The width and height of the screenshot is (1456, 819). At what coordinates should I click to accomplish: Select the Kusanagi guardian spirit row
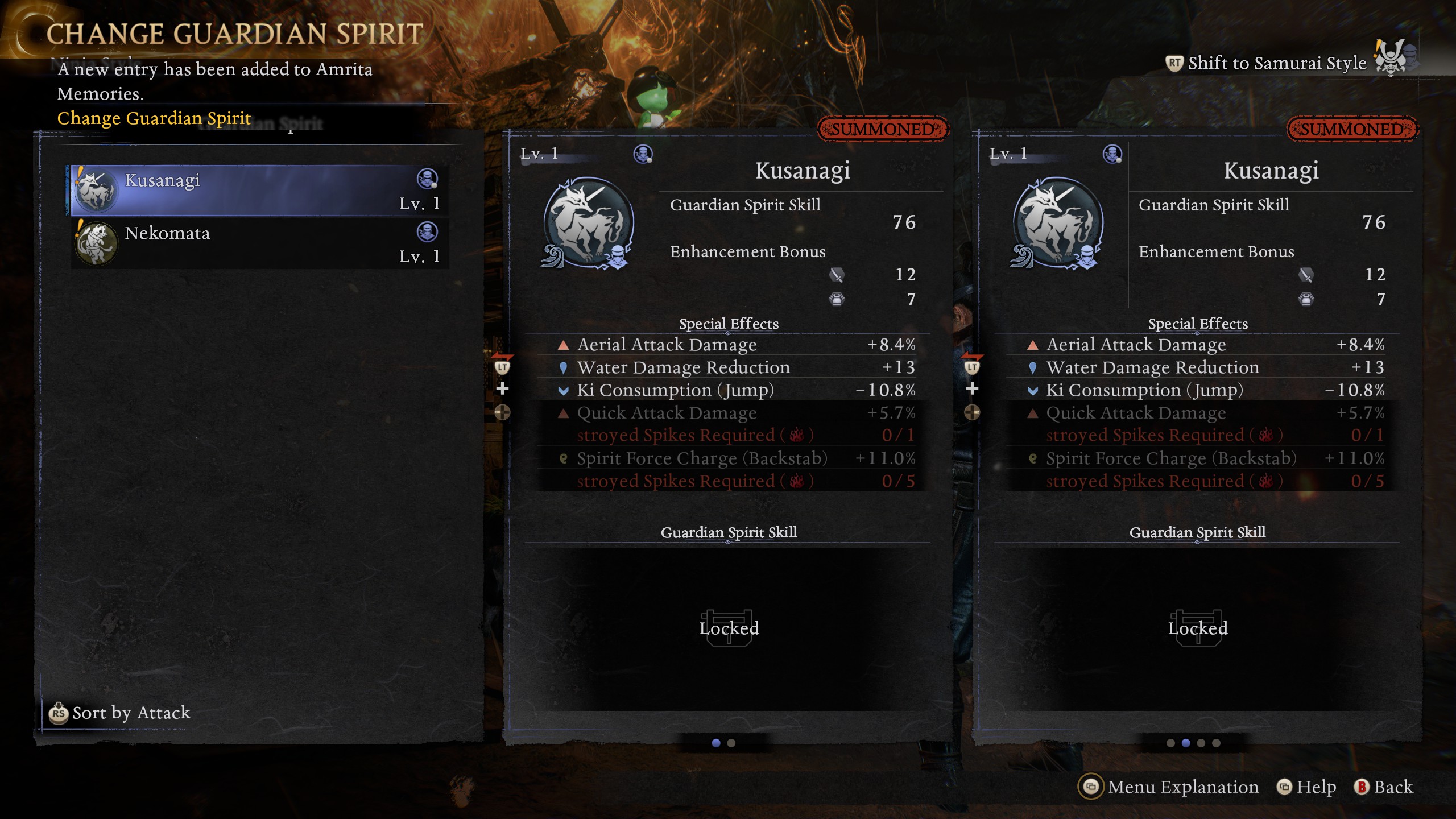tap(259, 191)
